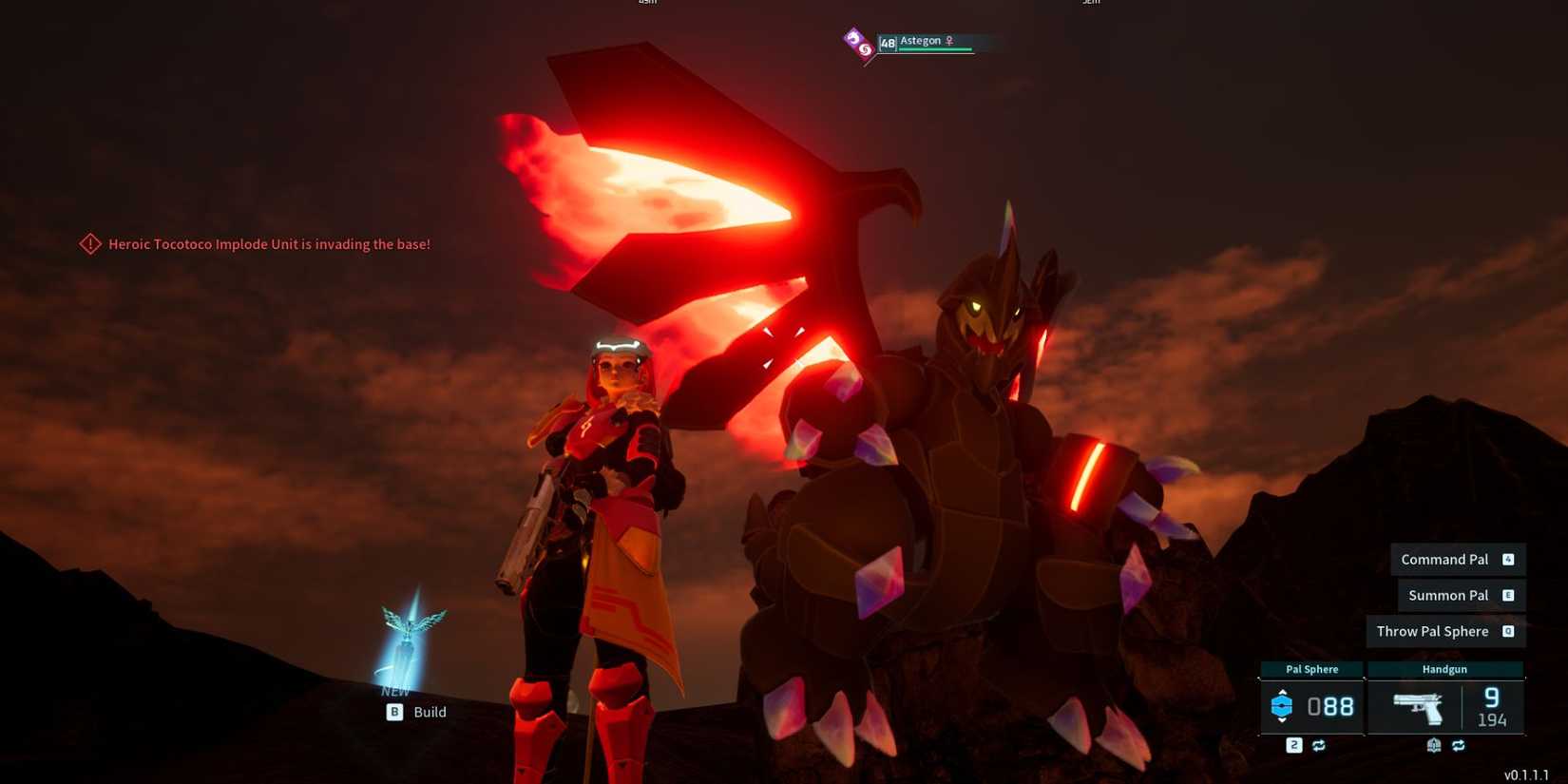Click the Dragon element icon above Astegon
Screen dimensions: 1568x784
[866, 49]
